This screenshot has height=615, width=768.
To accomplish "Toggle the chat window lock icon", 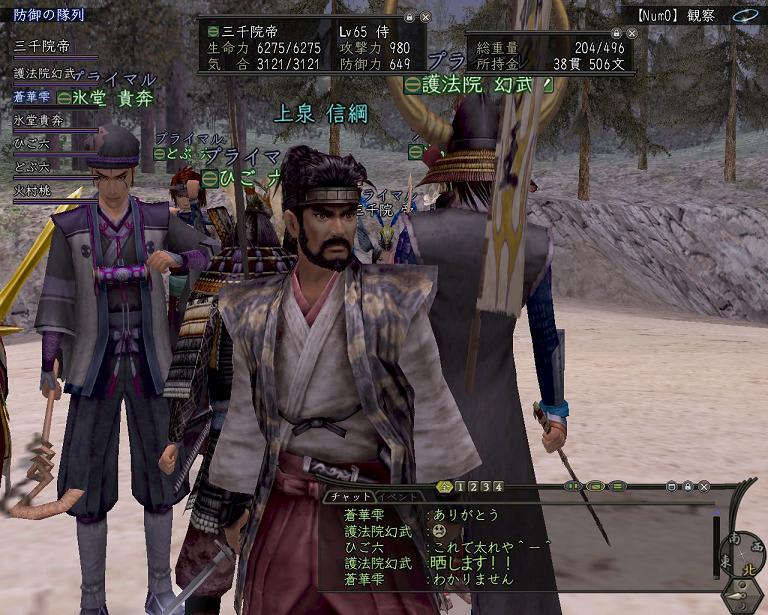I will [x=688, y=487].
